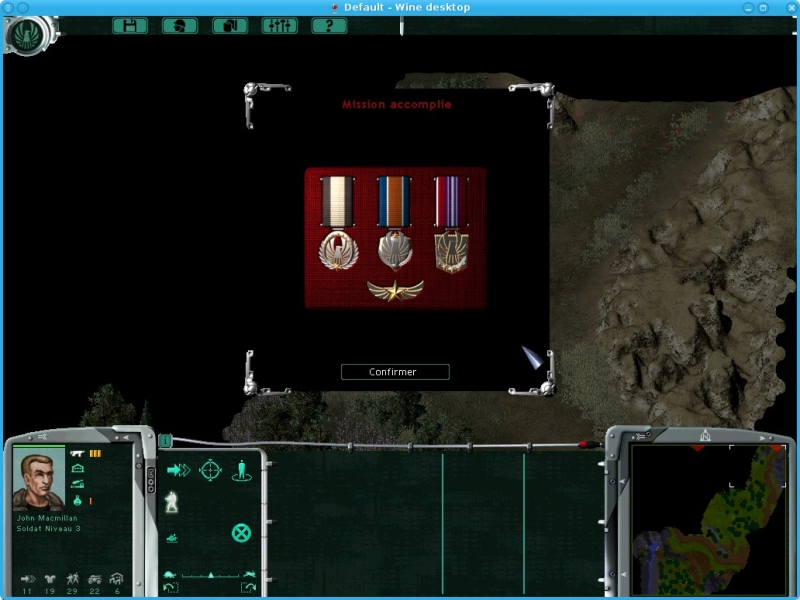Select the prone soldier posture icon
This screenshot has width=800, height=600.
(172, 538)
